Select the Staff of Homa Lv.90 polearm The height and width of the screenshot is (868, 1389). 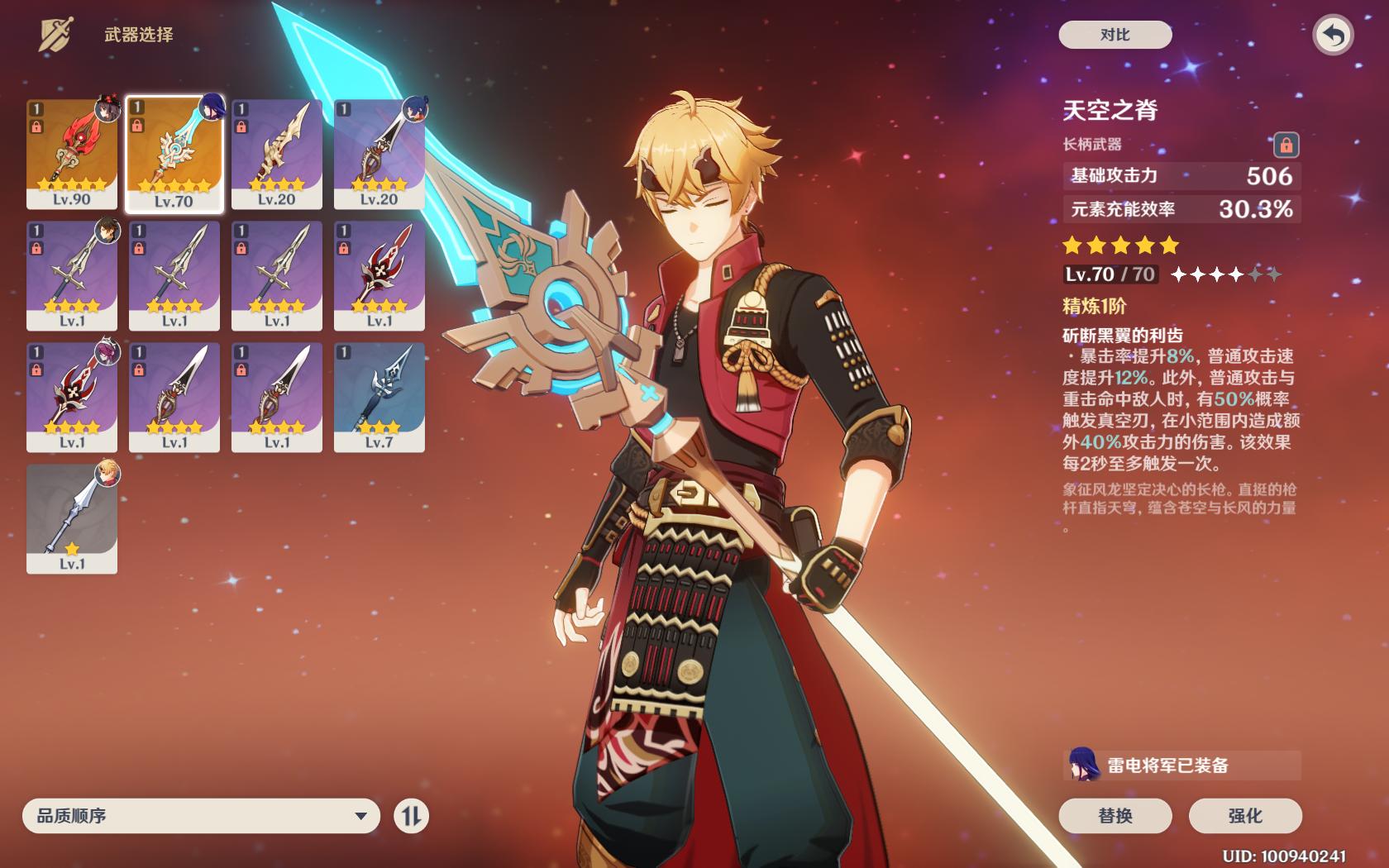pyautogui.click(x=72, y=154)
